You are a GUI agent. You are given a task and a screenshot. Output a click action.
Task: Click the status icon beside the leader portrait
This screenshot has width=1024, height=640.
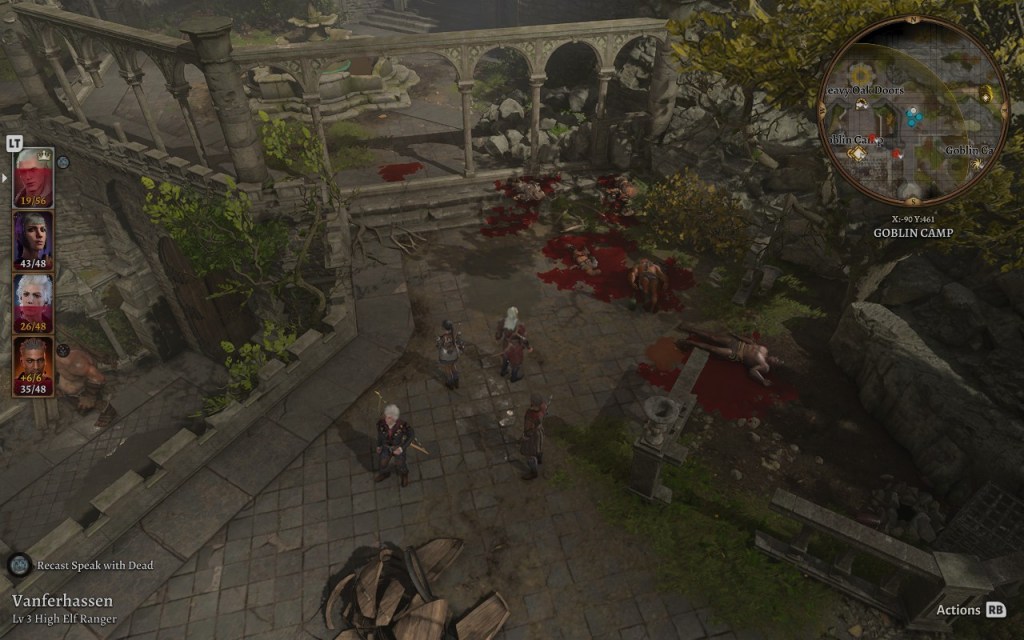(x=63, y=162)
